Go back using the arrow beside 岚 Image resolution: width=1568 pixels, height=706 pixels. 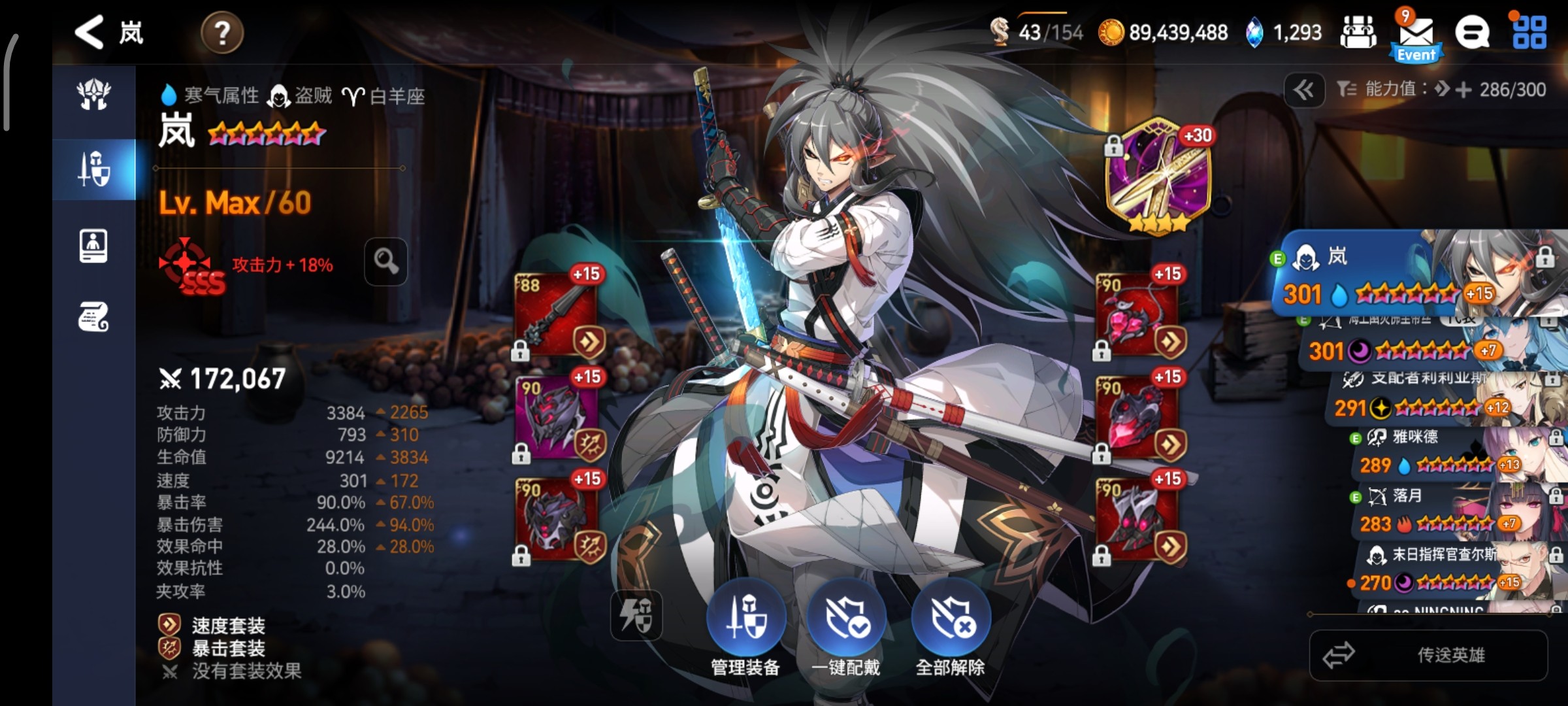(x=90, y=32)
